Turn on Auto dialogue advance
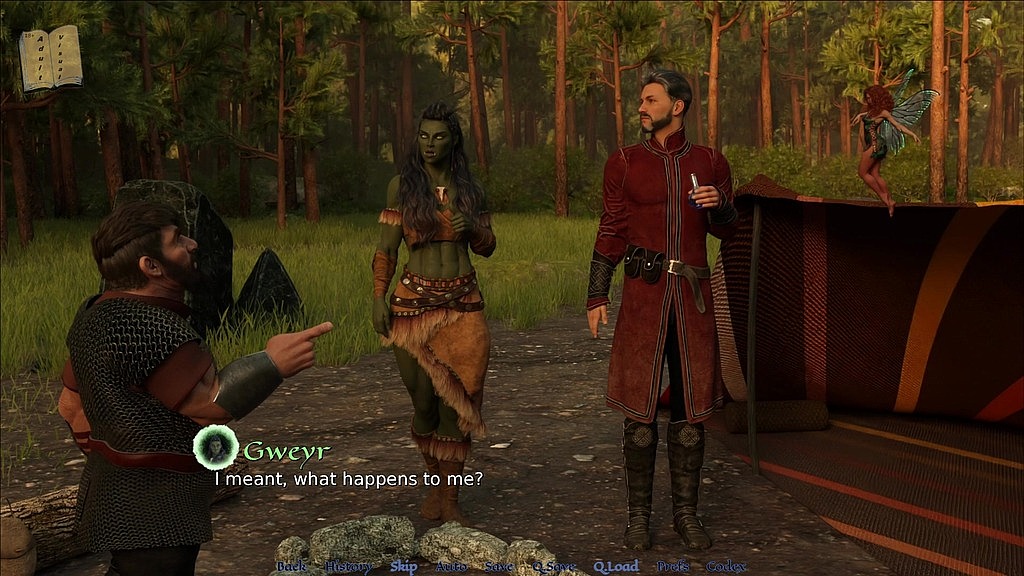The height and width of the screenshot is (576, 1024). pyautogui.click(x=451, y=566)
